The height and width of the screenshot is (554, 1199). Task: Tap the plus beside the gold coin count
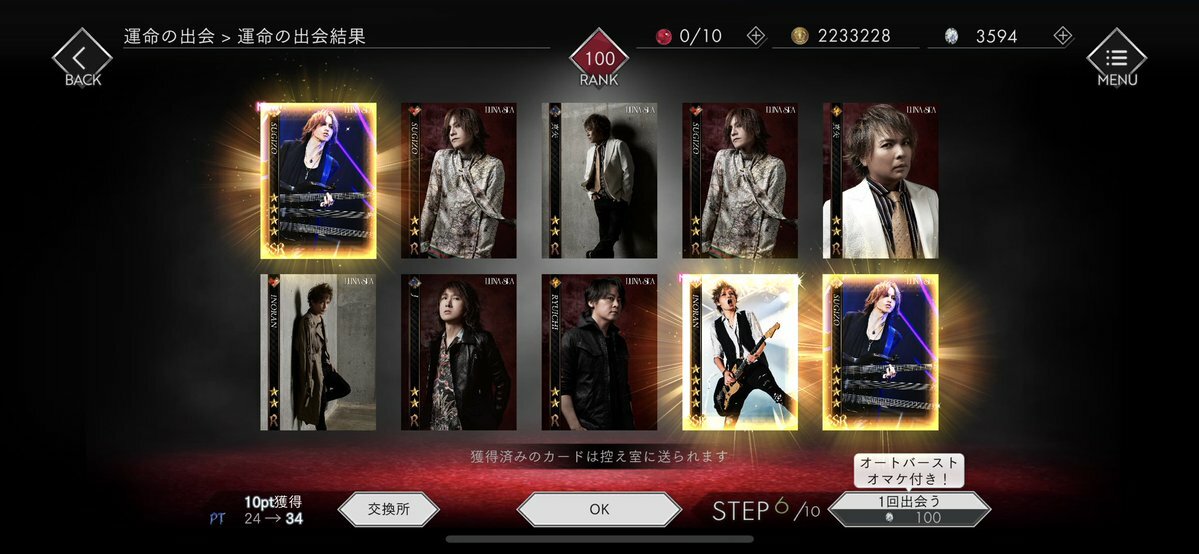tap(909, 36)
